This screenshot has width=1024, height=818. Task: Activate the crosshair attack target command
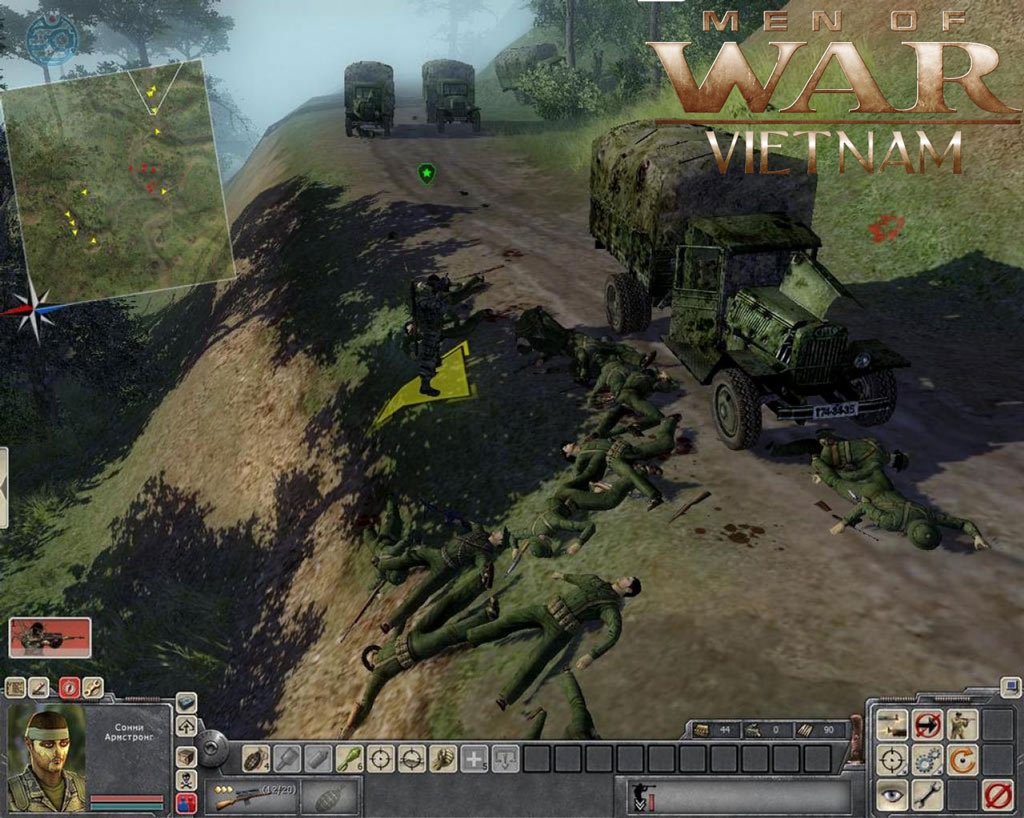coord(893,760)
